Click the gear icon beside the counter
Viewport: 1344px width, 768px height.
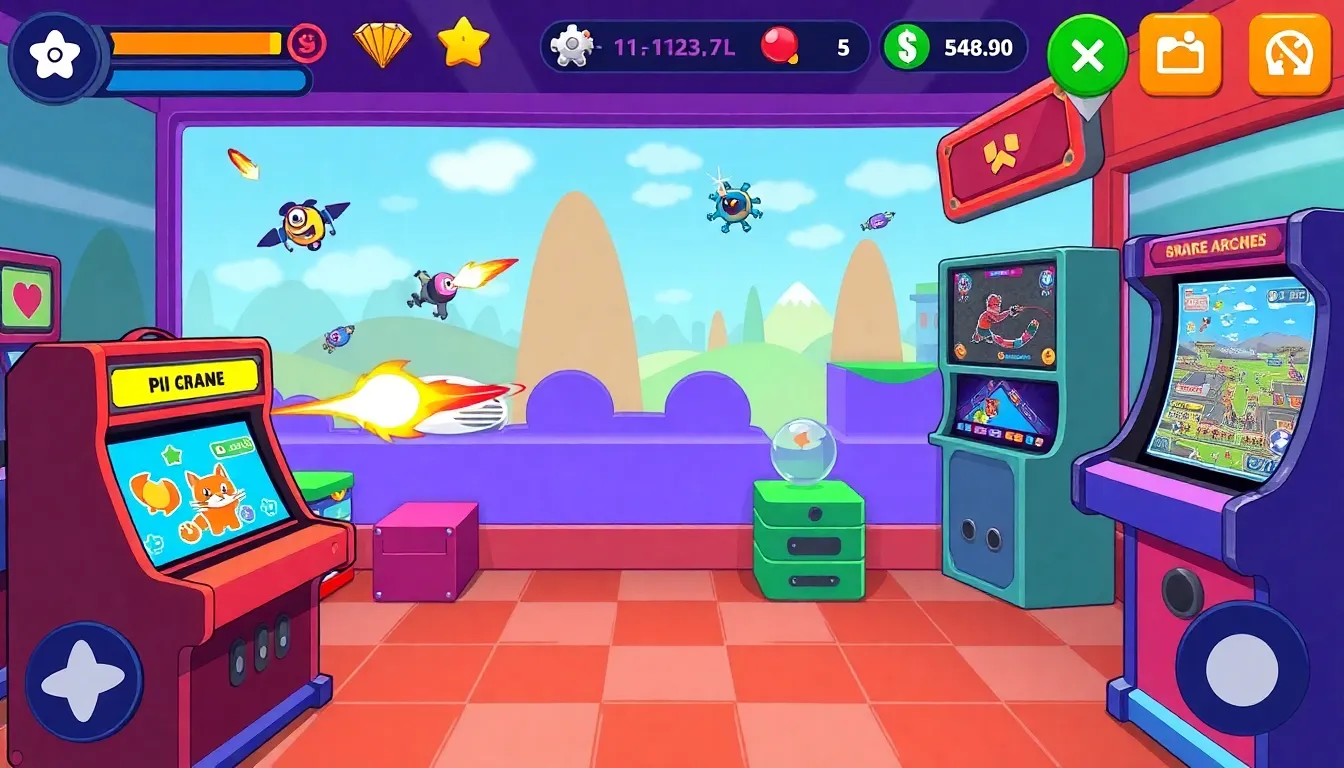(x=570, y=44)
